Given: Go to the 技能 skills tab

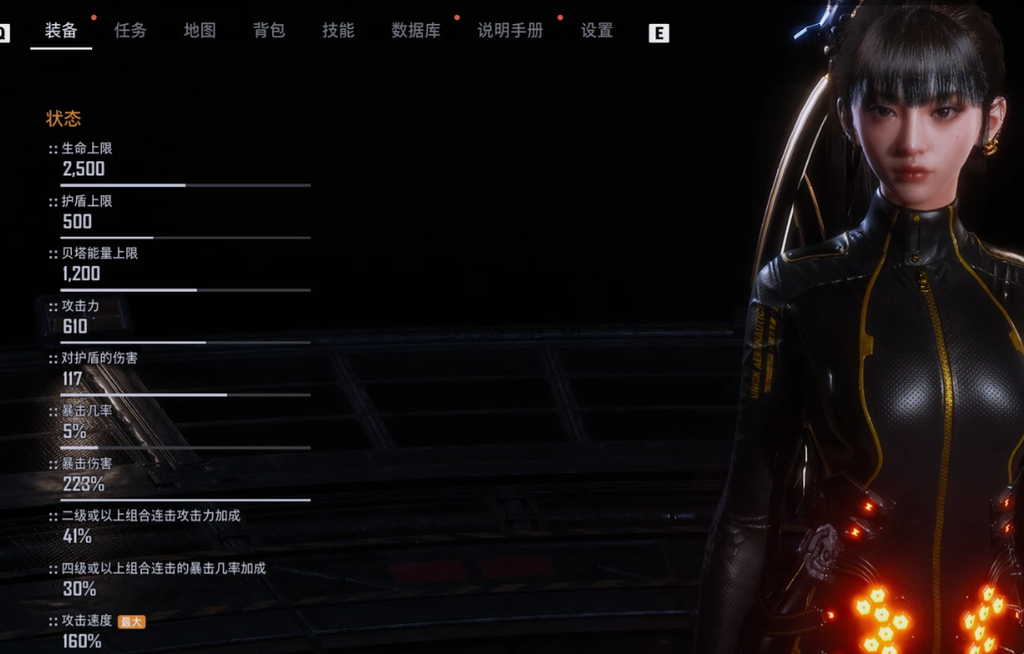Looking at the screenshot, I should 338,31.
